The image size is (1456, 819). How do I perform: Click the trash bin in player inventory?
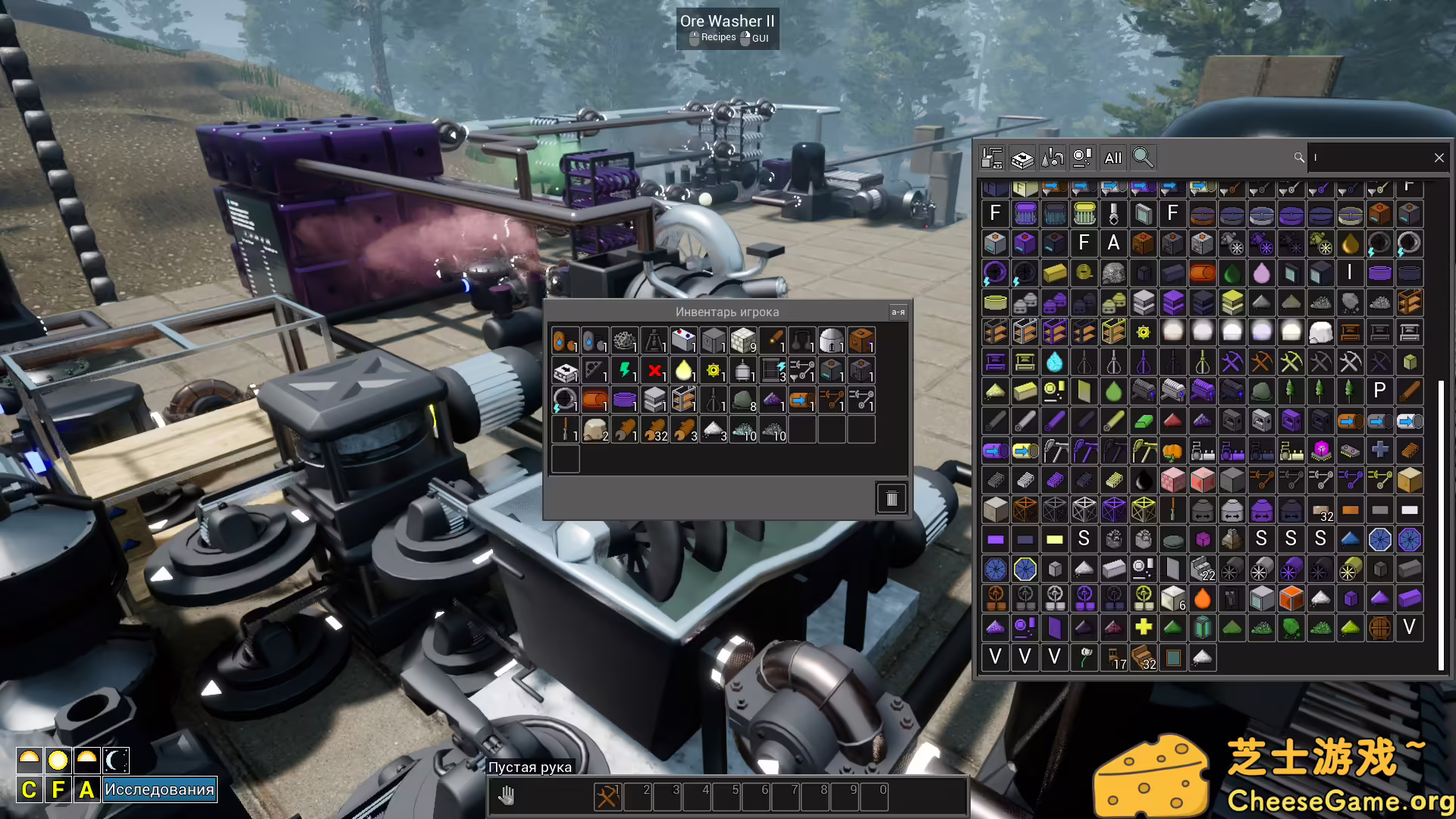[891, 498]
